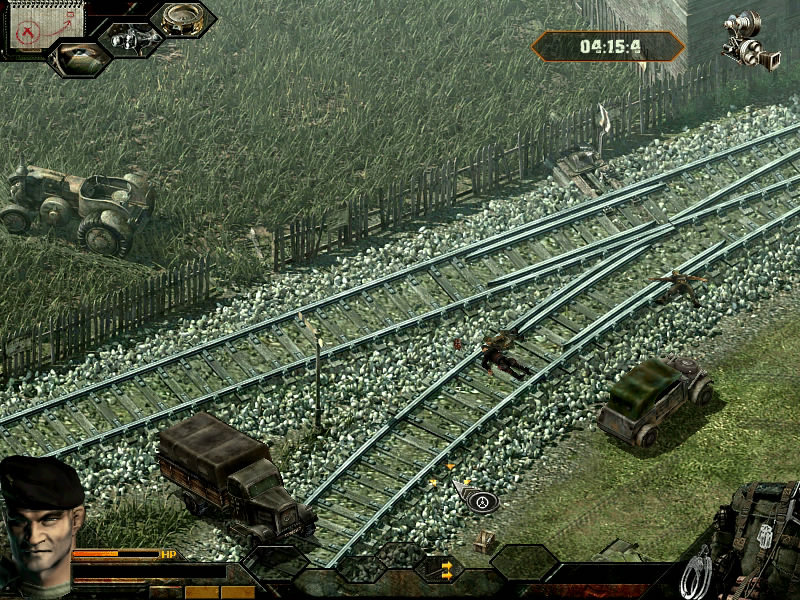This screenshot has width=800, height=600.
Task: Select the binoculars hexagon icon
Action: (x=130, y=38)
